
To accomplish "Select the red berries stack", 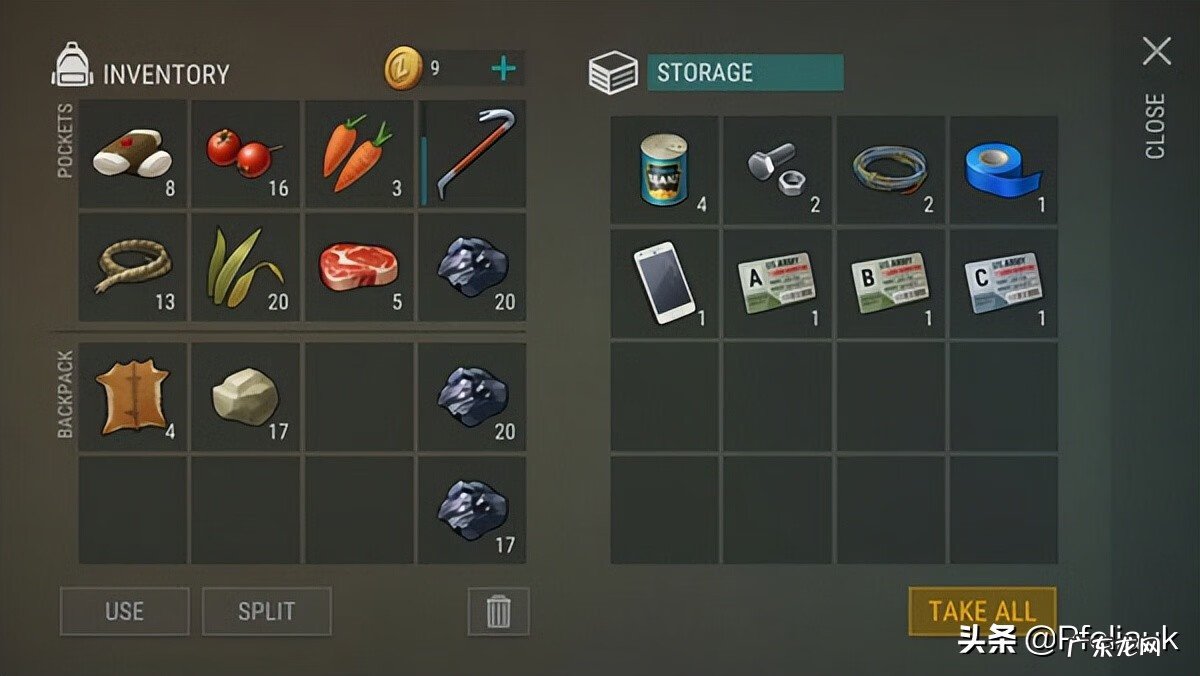I will click(246, 154).
